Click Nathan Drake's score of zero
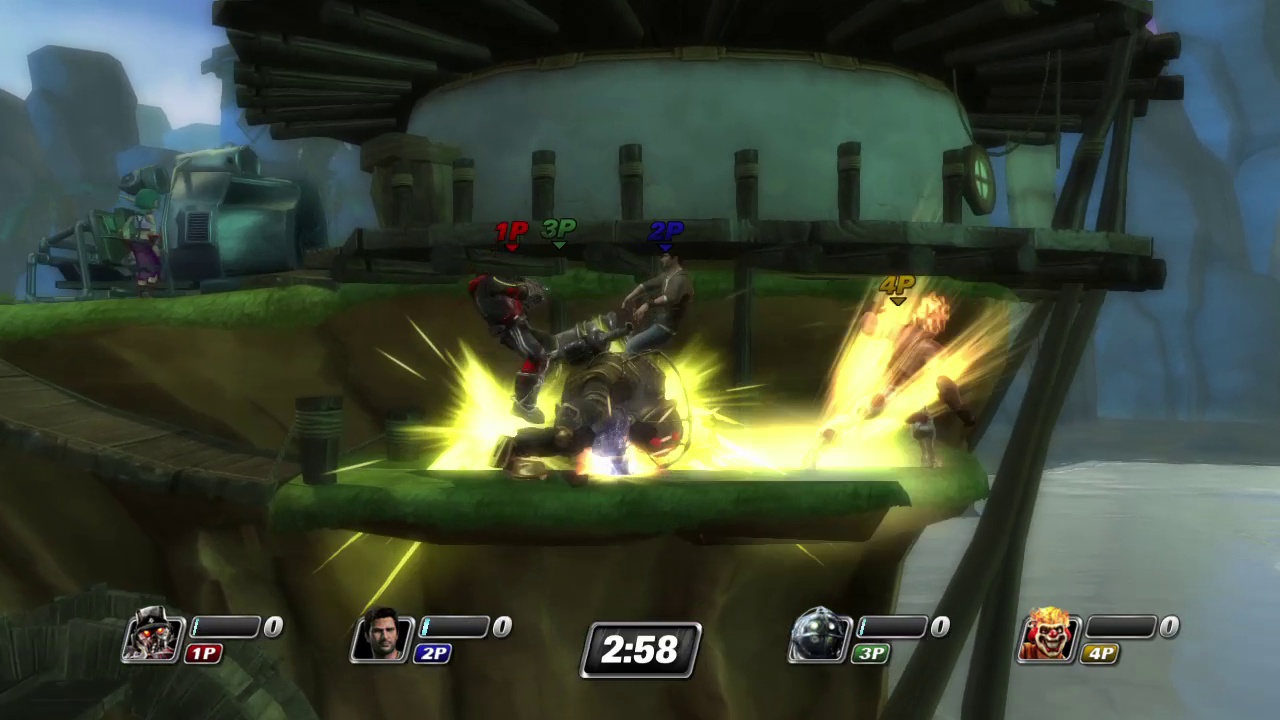1280x720 pixels. point(502,626)
